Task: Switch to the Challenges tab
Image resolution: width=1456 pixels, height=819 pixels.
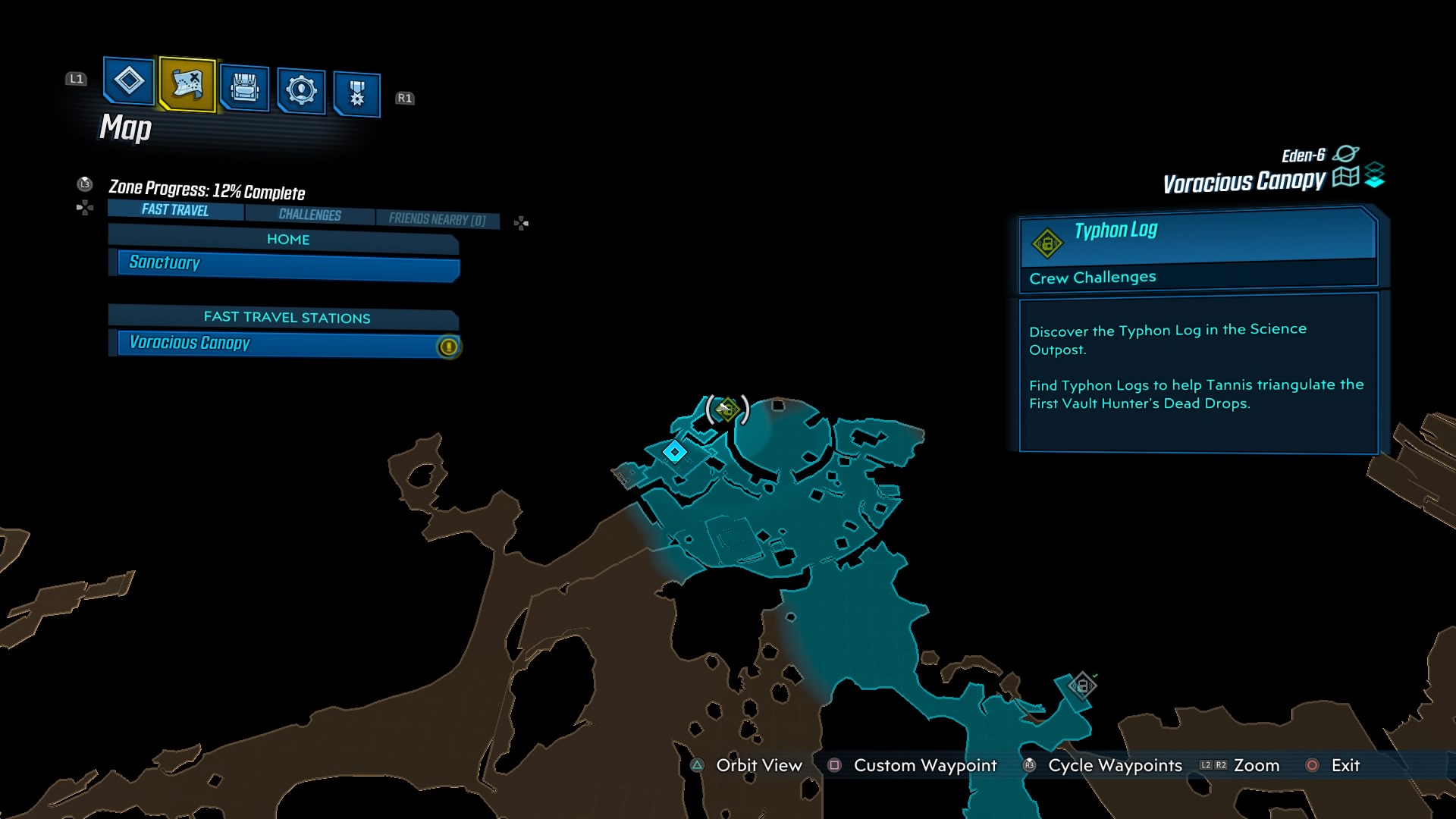Action: click(x=309, y=215)
